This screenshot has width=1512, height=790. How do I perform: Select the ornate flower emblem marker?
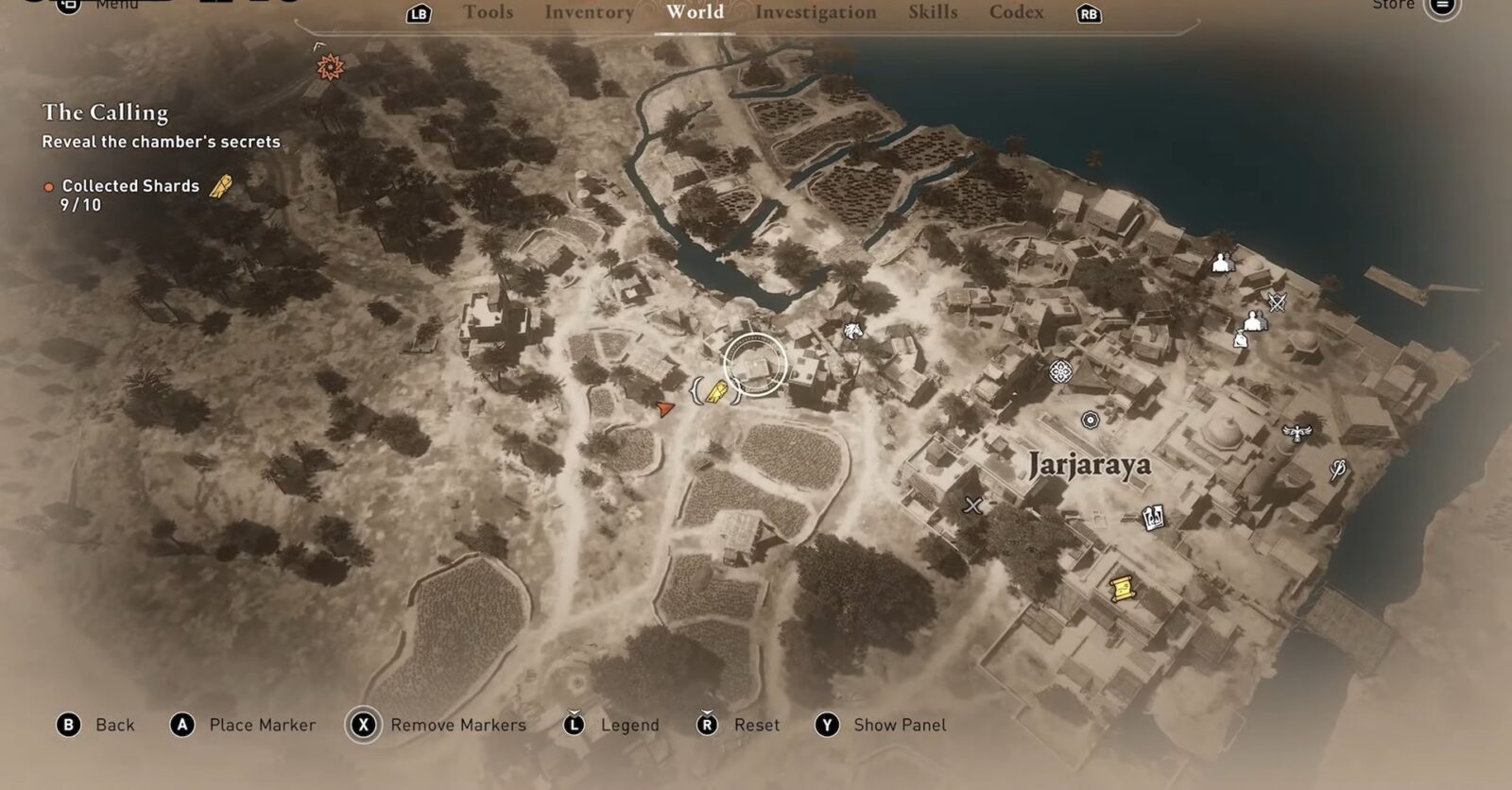pos(1061,371)
